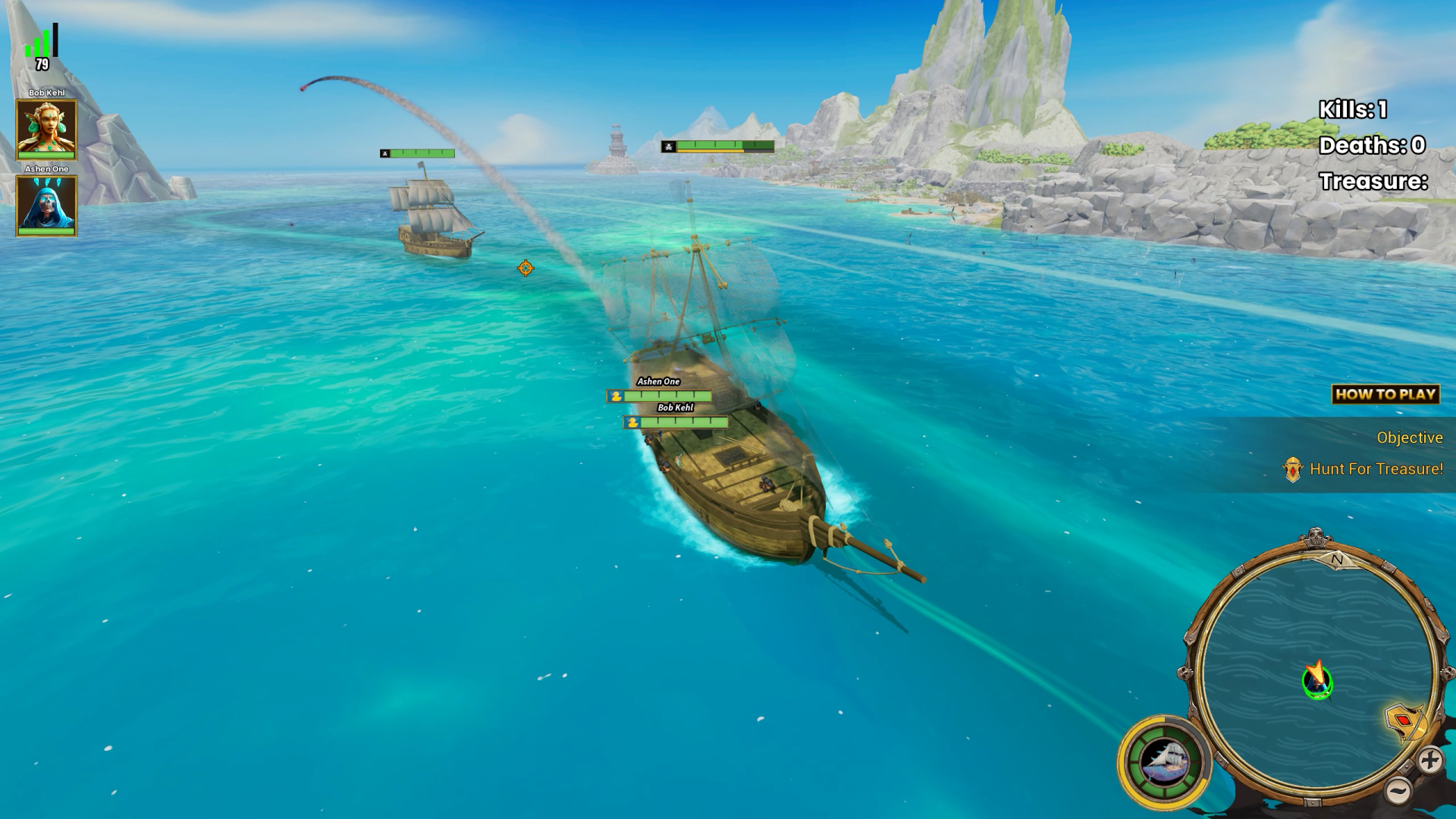Click the tilde zoom button below the minimap
Viewport: 1456px width, 819px height.
tap(1399, 790)
